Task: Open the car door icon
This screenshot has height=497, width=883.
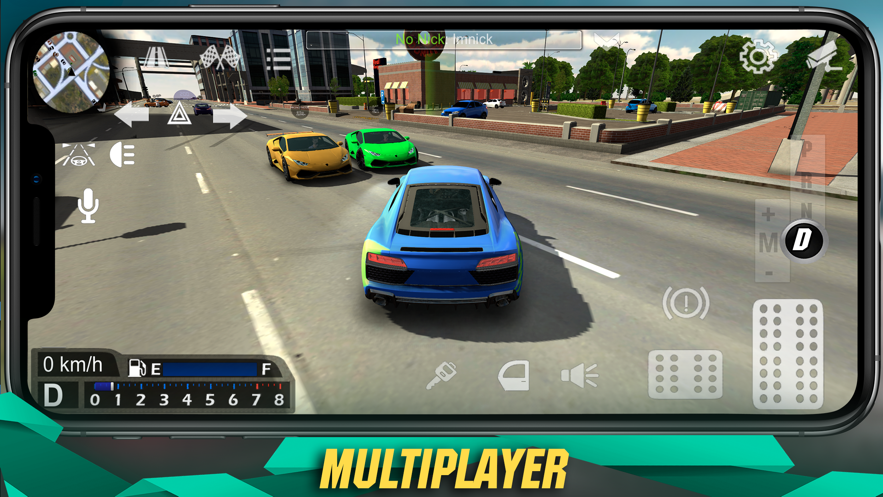Action: pyautogui.click(x=513, y=375)
